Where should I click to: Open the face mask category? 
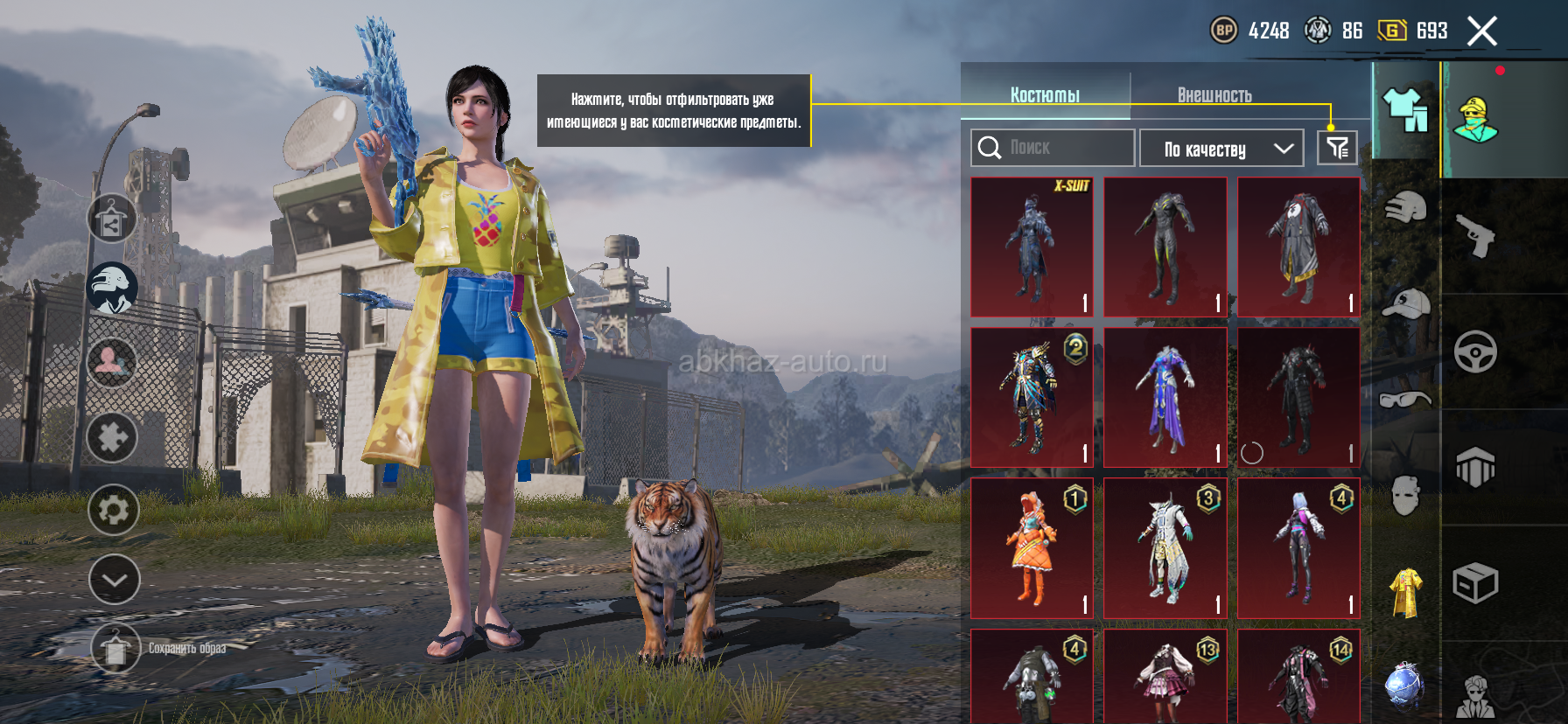coord(1405,496)
